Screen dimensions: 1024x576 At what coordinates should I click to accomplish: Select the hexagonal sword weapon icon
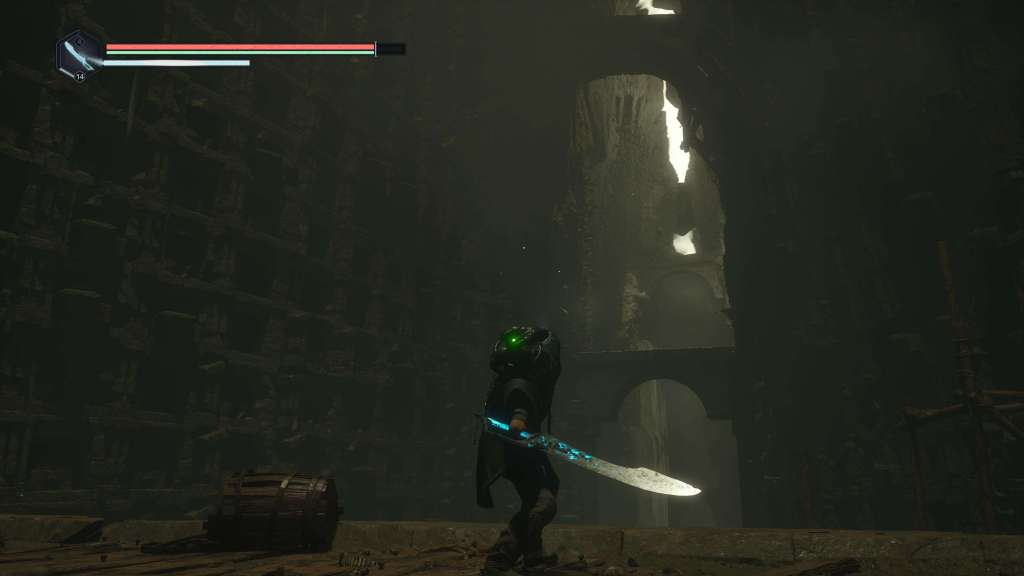click(x=78, y=52)
